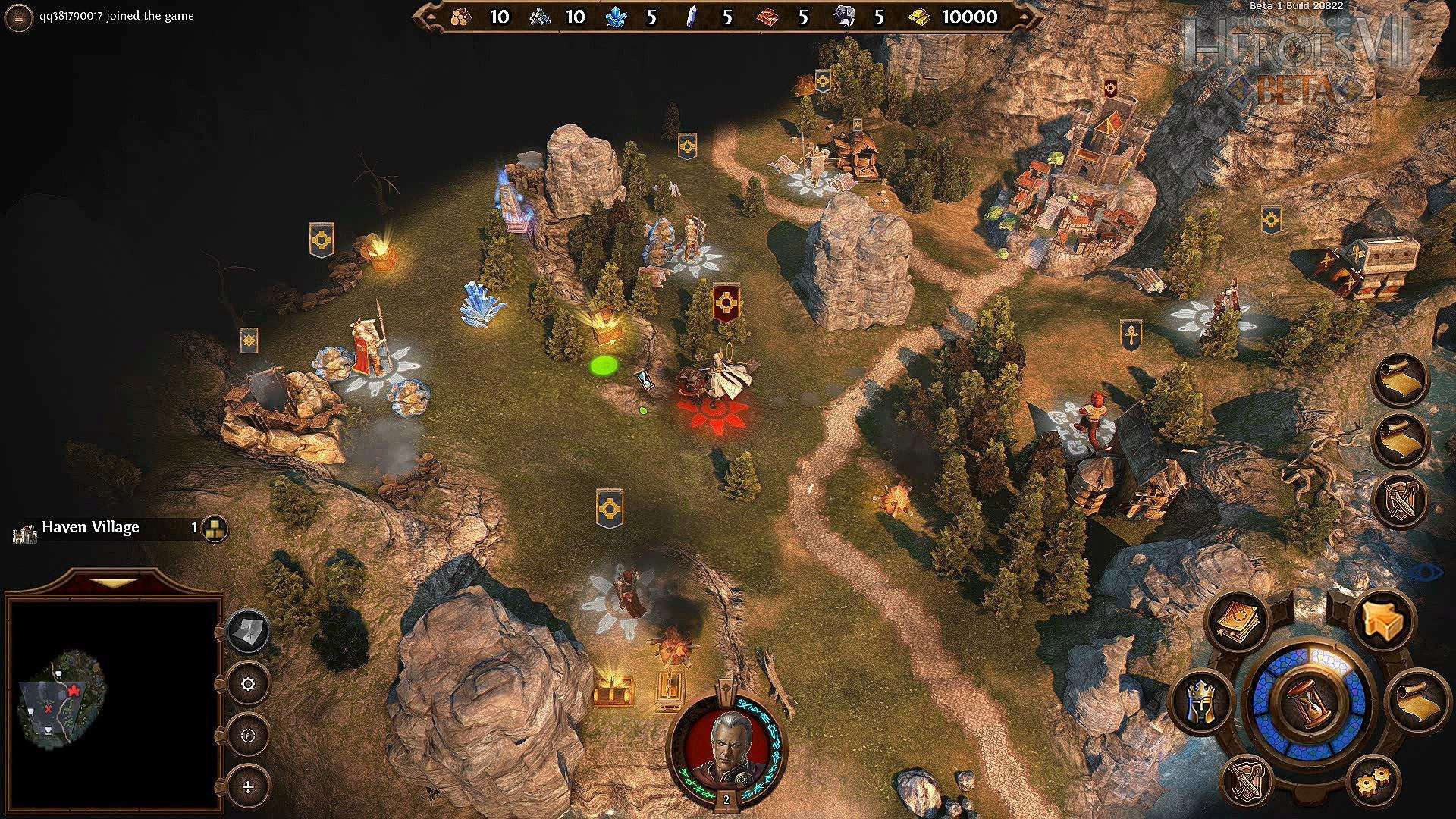
Task: Toggle the folded map view button
Action: (248, 631)
